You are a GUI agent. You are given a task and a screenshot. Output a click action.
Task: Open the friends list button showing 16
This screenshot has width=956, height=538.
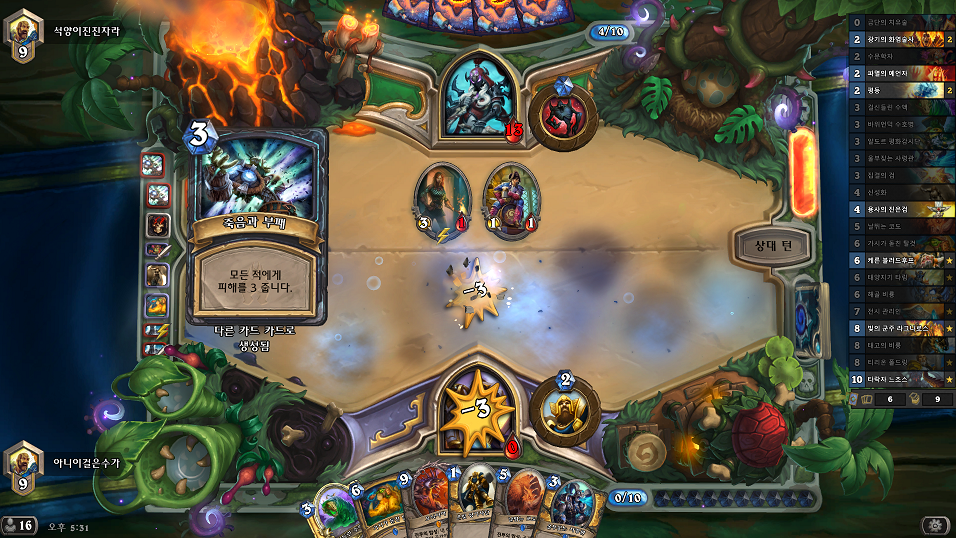click(x=18, y=524)
